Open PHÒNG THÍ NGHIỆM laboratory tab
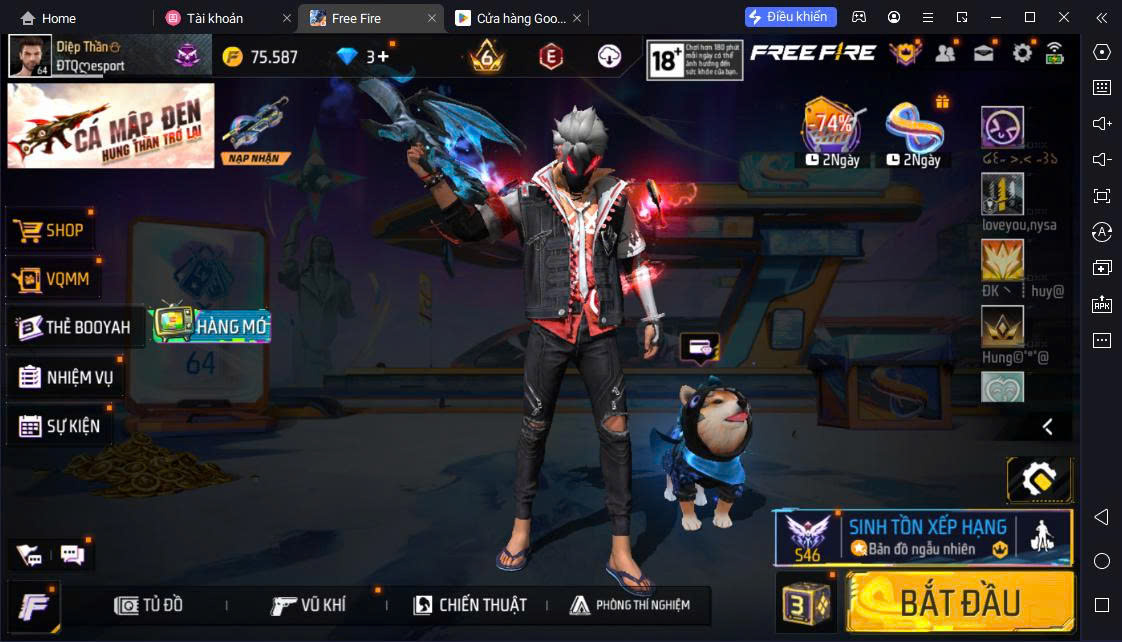This screenshot has height=642, width=1122. point(630,605)
